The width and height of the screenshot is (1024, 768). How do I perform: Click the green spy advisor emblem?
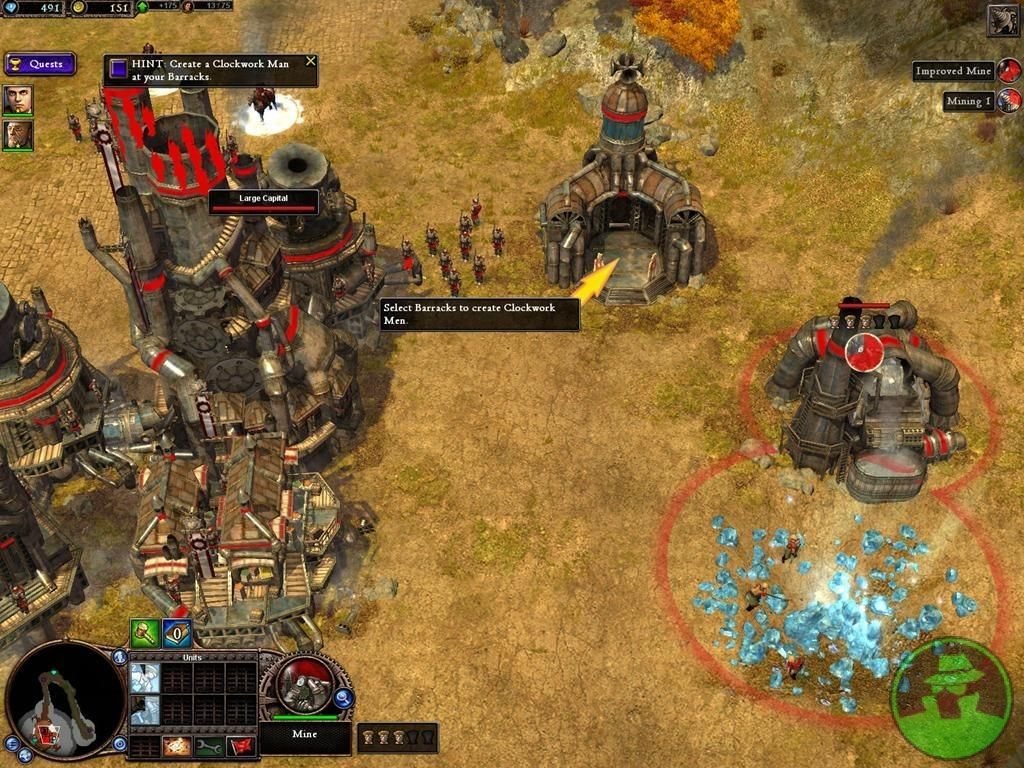950,696
